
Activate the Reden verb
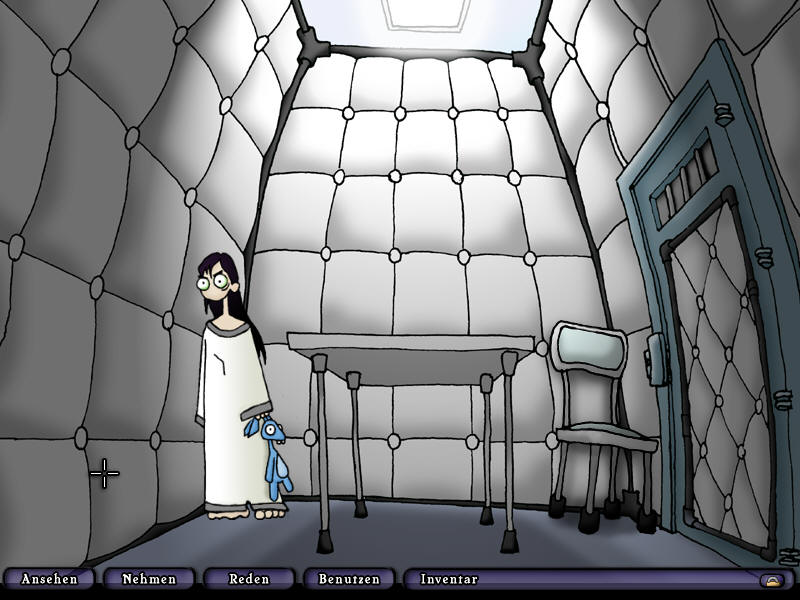(249, 579)
